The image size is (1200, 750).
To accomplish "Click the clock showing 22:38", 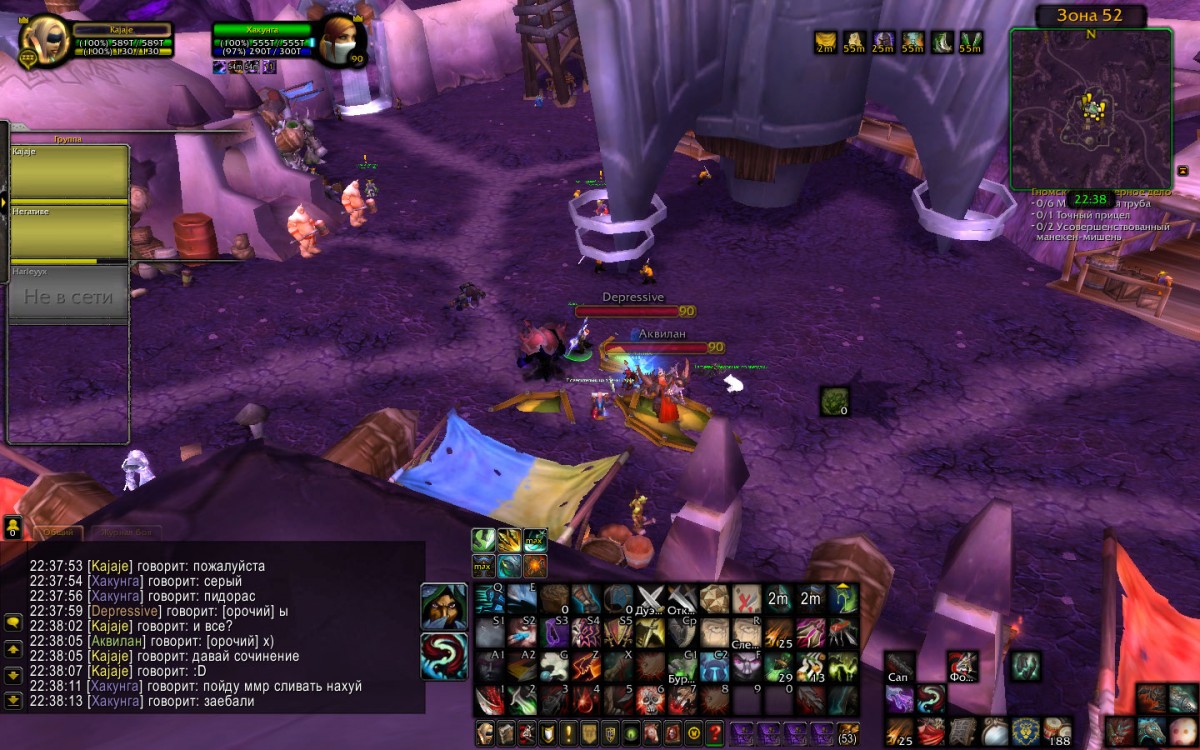I will point(1090,198).
